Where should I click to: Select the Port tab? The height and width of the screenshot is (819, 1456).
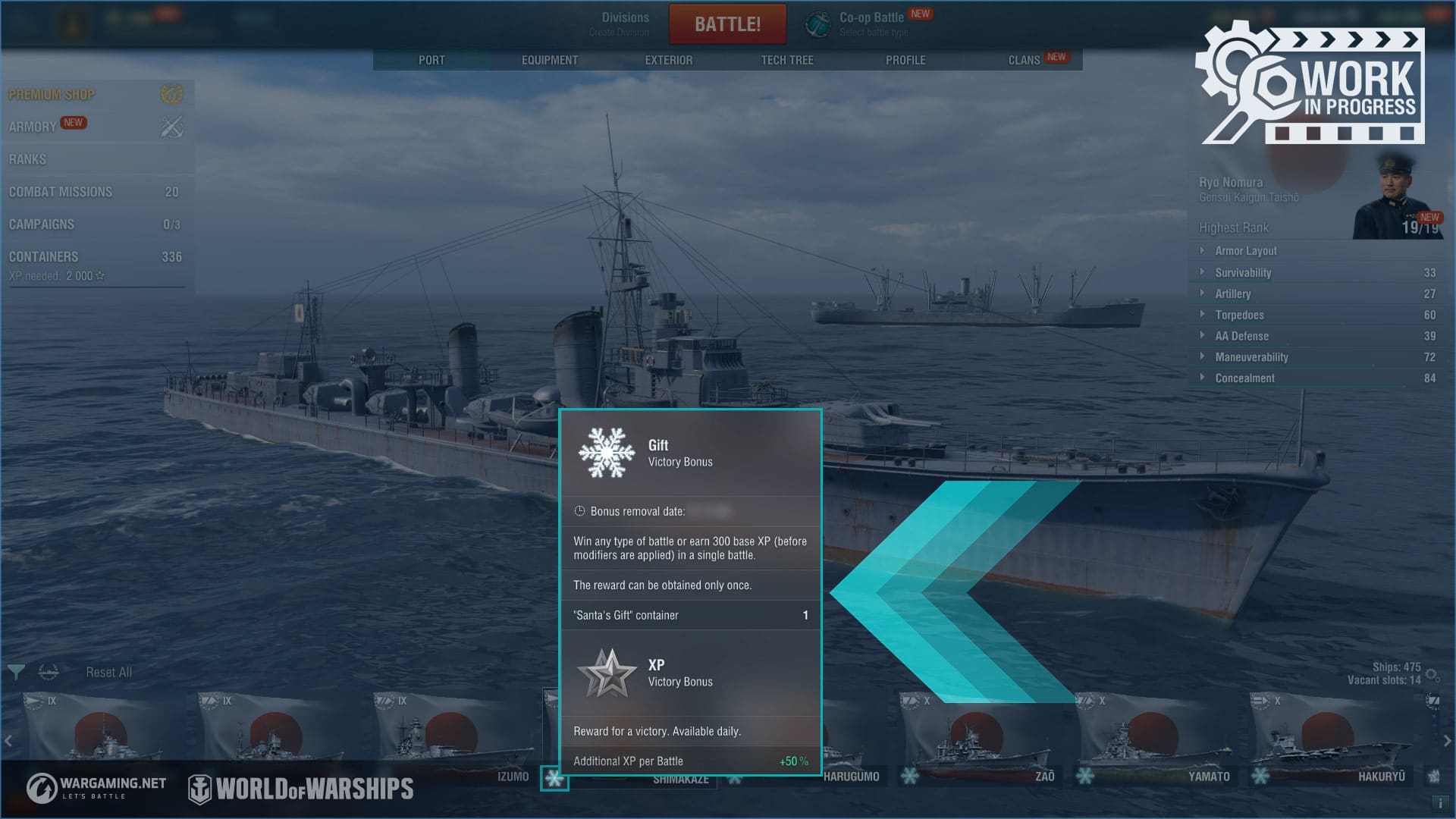click(x=431, y=60)
